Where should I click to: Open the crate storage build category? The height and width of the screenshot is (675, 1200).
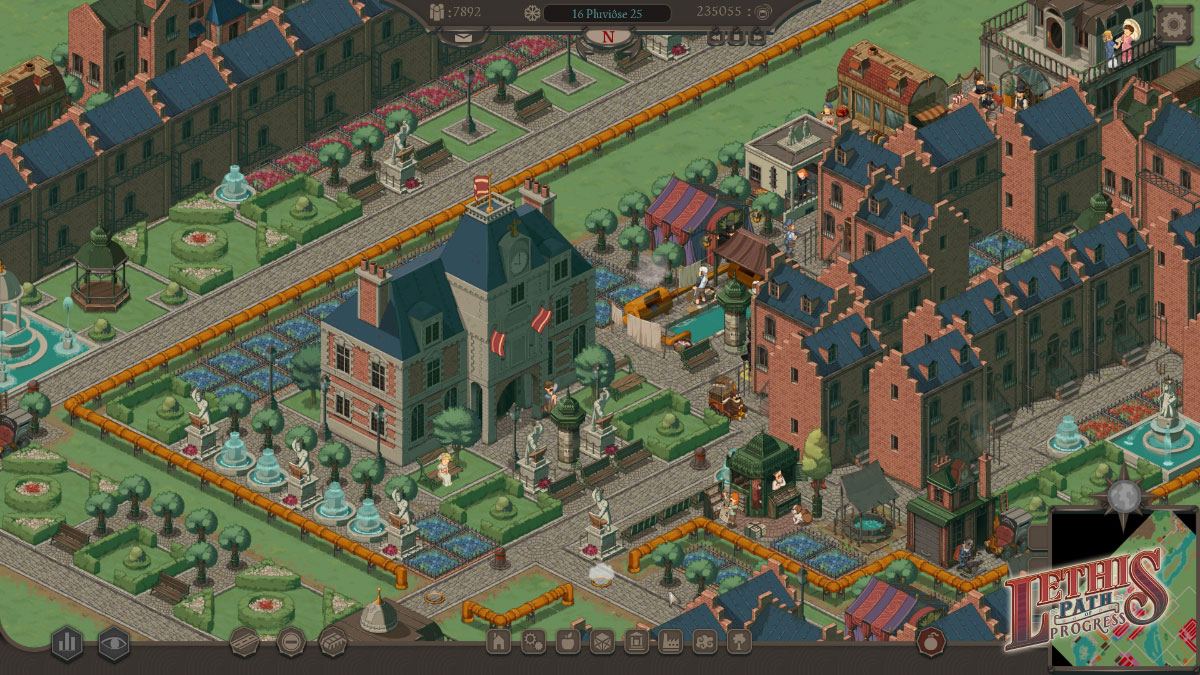pyautogui.click(x=601, y=642)
